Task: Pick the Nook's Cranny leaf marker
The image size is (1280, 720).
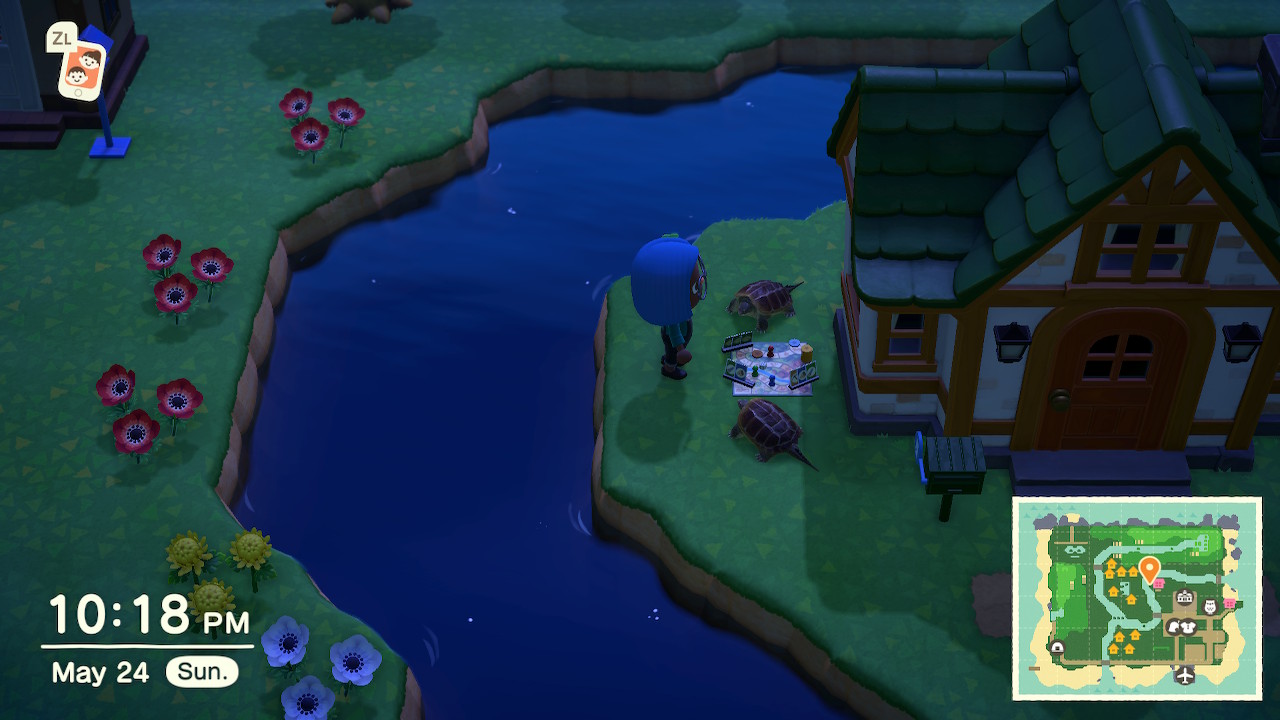Action: [x=1175, y=627]
